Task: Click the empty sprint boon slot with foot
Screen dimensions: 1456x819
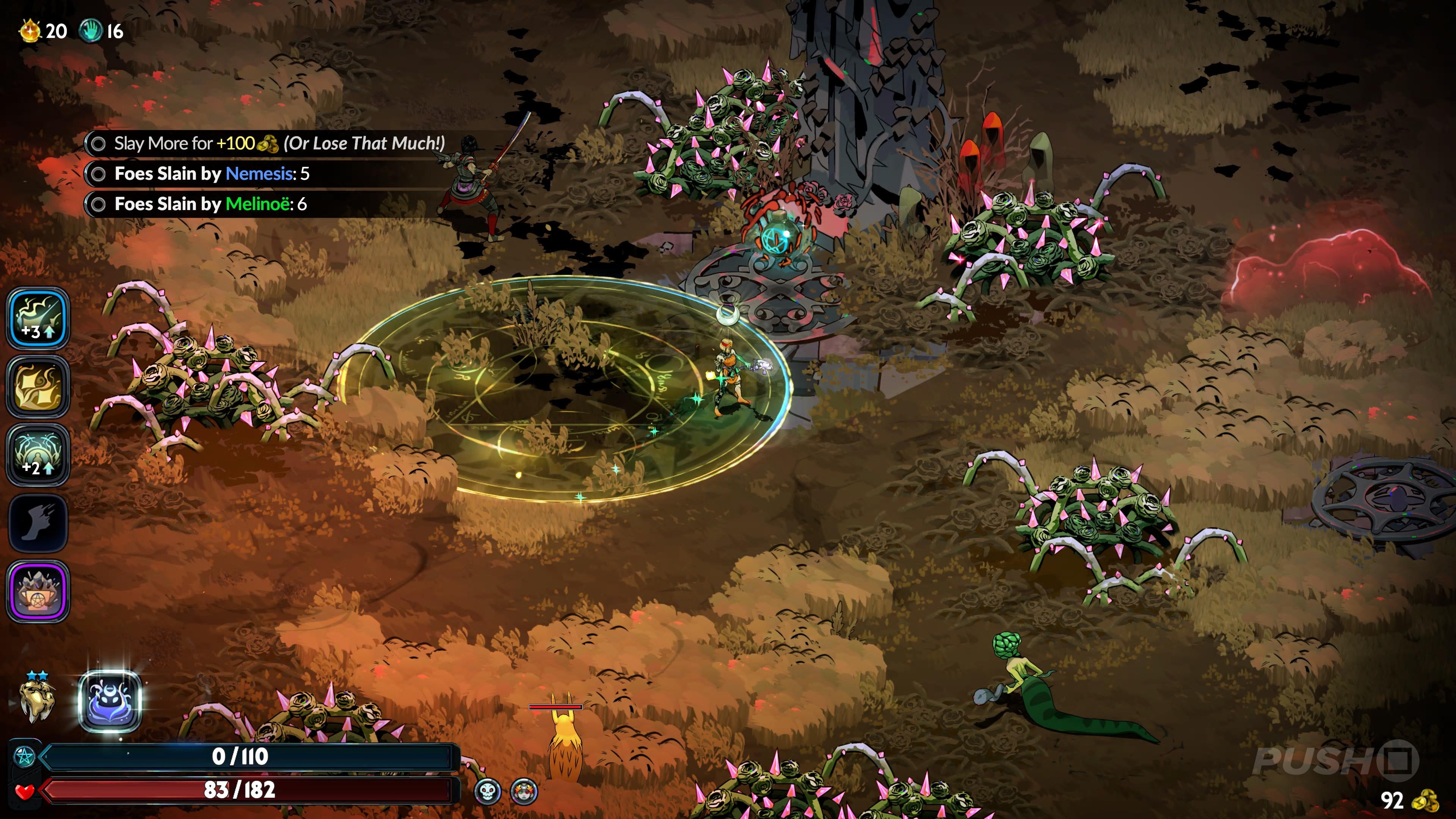Action: 38,523
